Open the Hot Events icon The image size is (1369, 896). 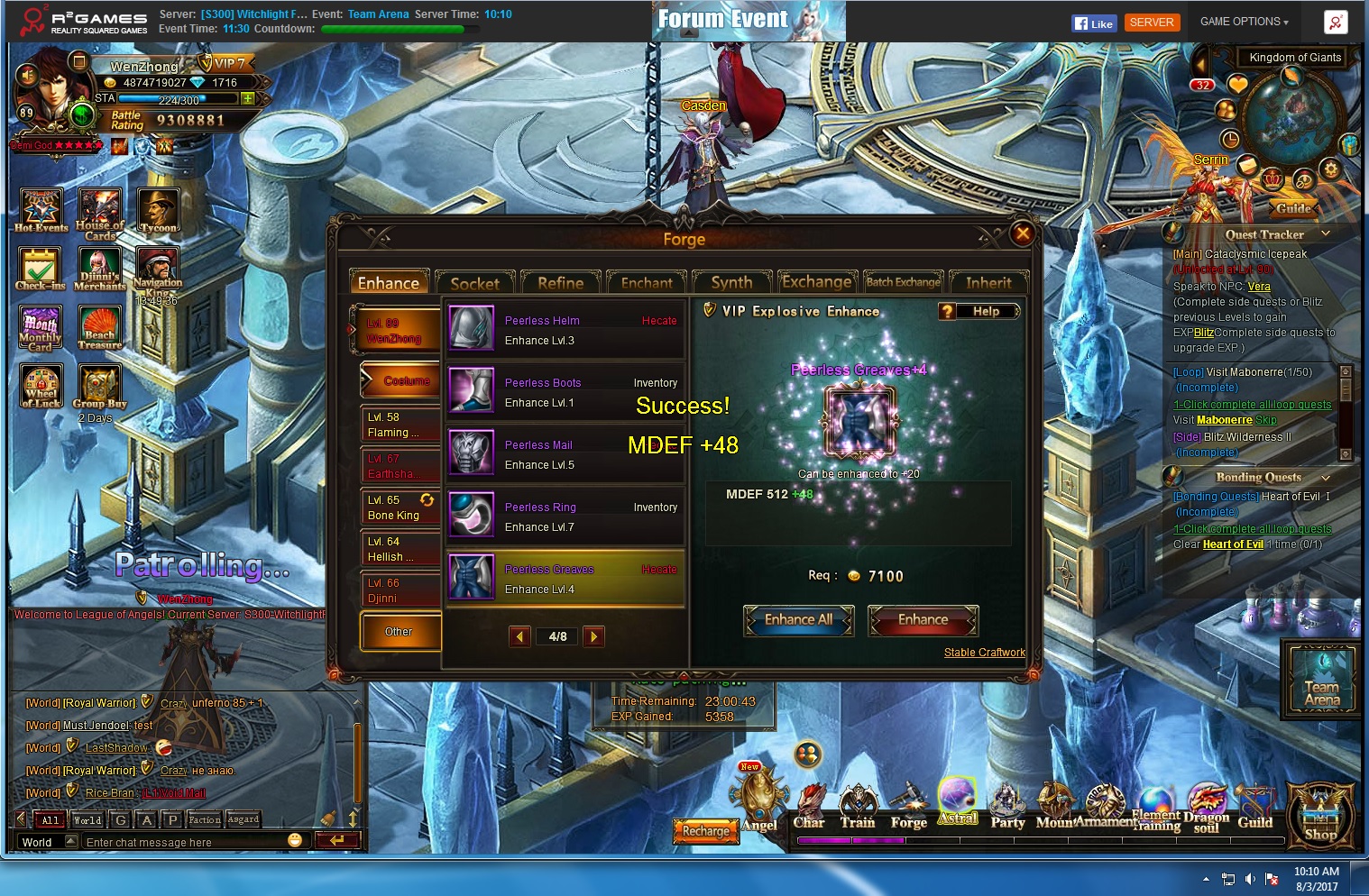point(41,210)
